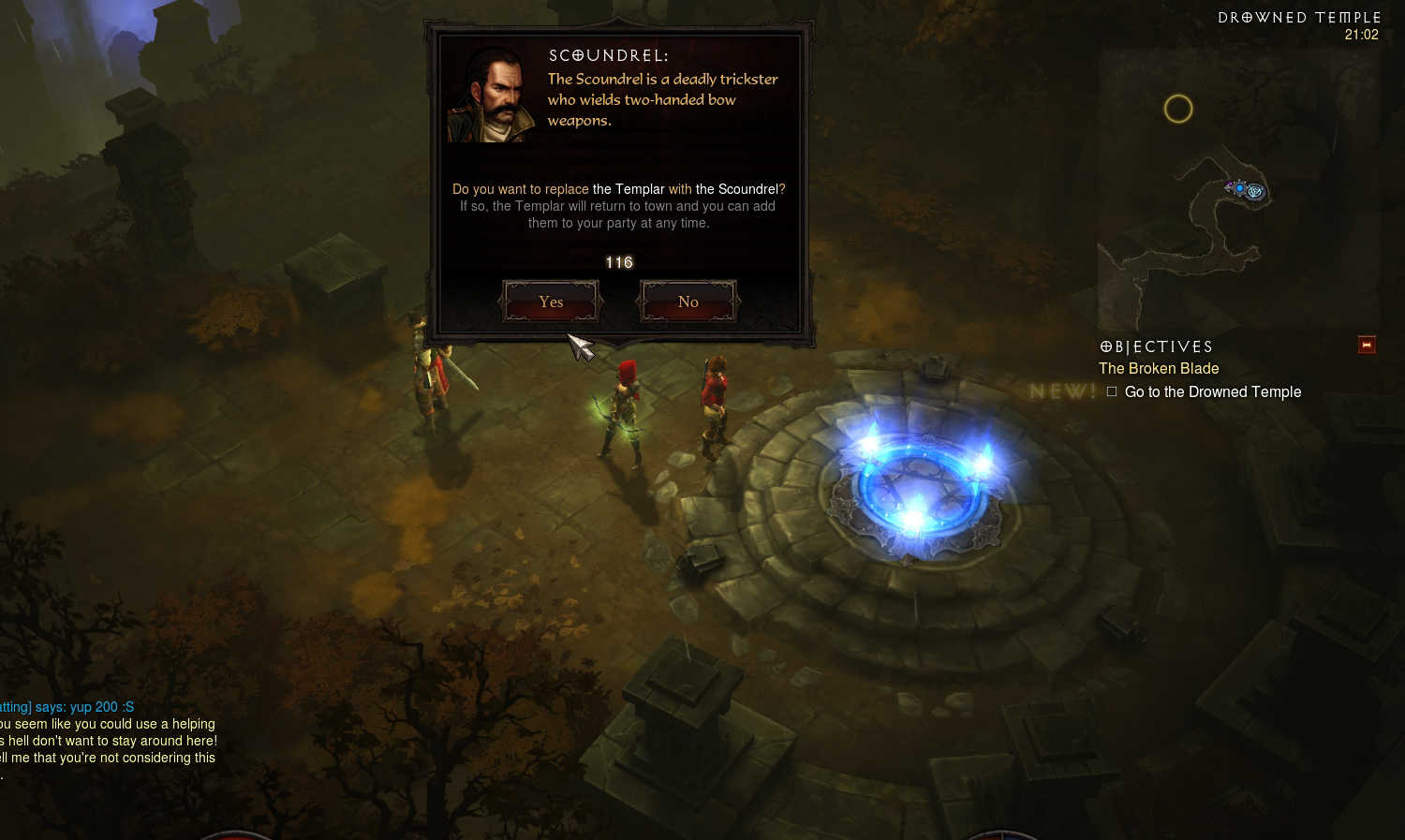Image resolution: width=1405 pixels, height=840 pixels.
Task: Select The Broken Blade quest title
Action: click(x=1159, y=369)
